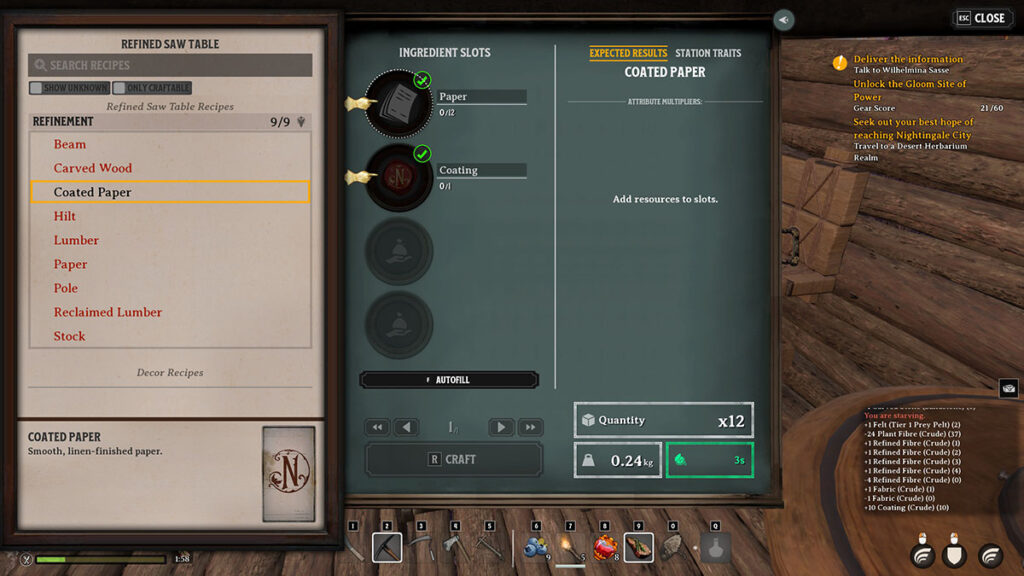Viewport: 1024px width, 576px height.
Task: Select the Hilt recipe
Action: (65, 216)
